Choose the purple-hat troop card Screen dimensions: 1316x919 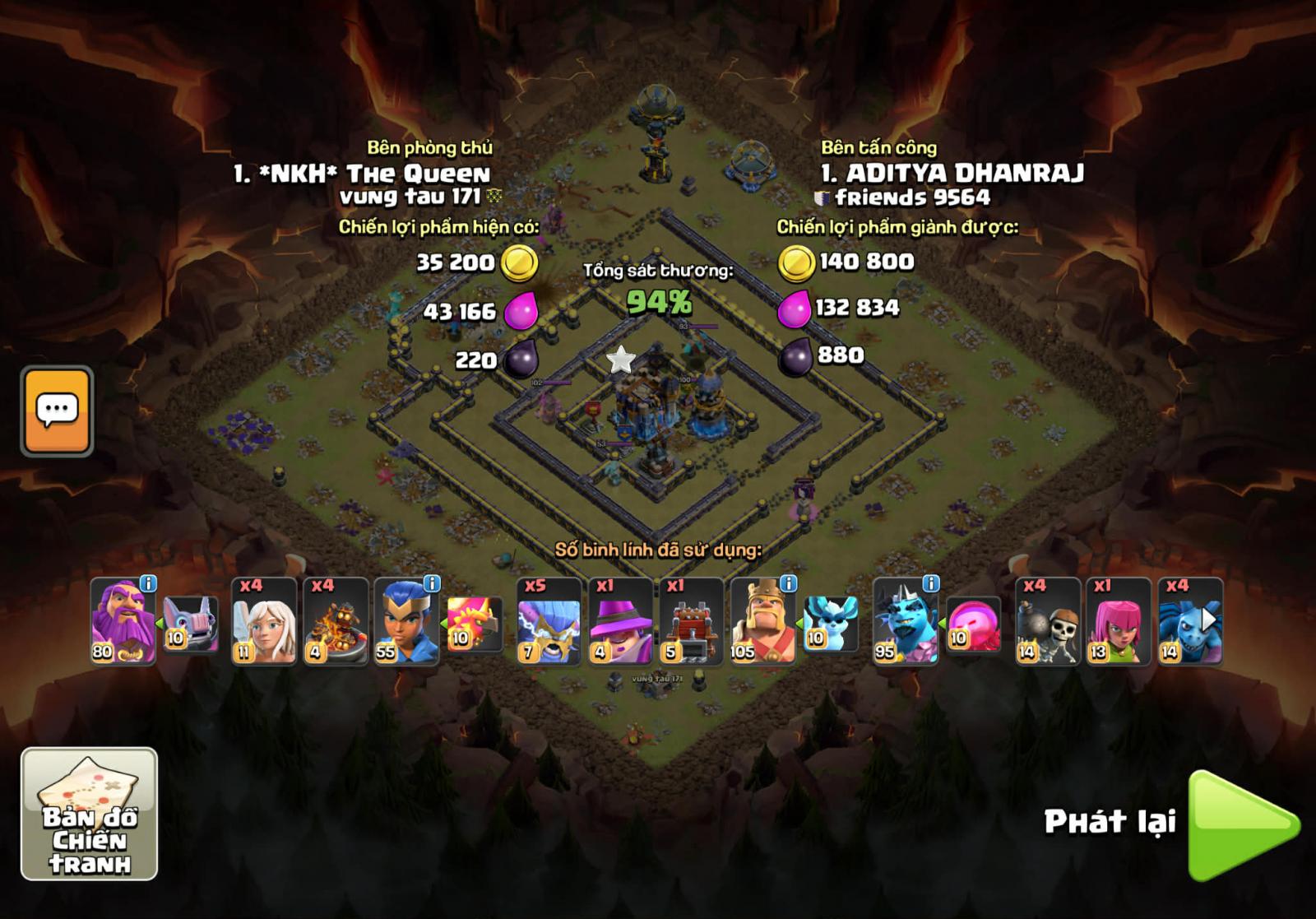pos(620,622)
